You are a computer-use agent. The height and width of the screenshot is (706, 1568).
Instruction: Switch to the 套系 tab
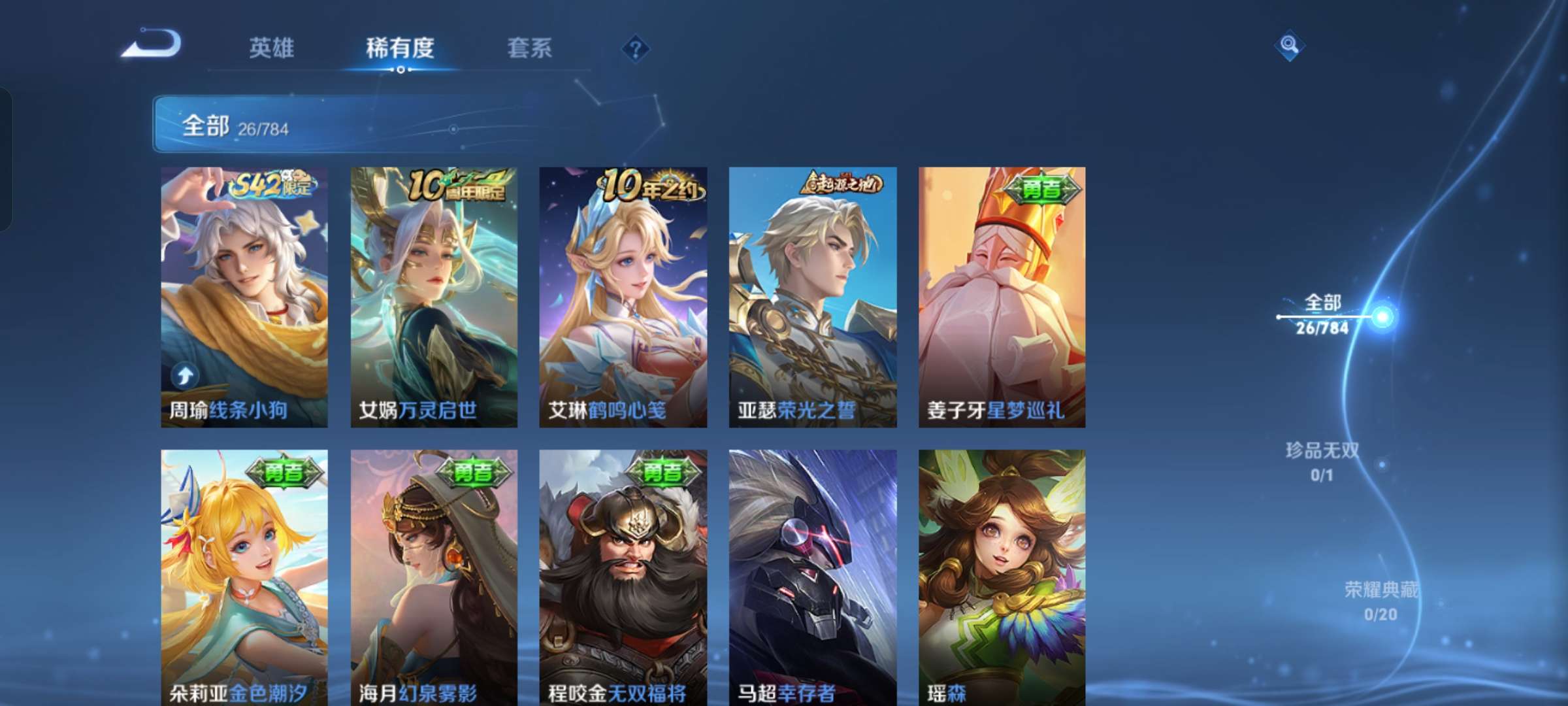click(x=530, y=48)
